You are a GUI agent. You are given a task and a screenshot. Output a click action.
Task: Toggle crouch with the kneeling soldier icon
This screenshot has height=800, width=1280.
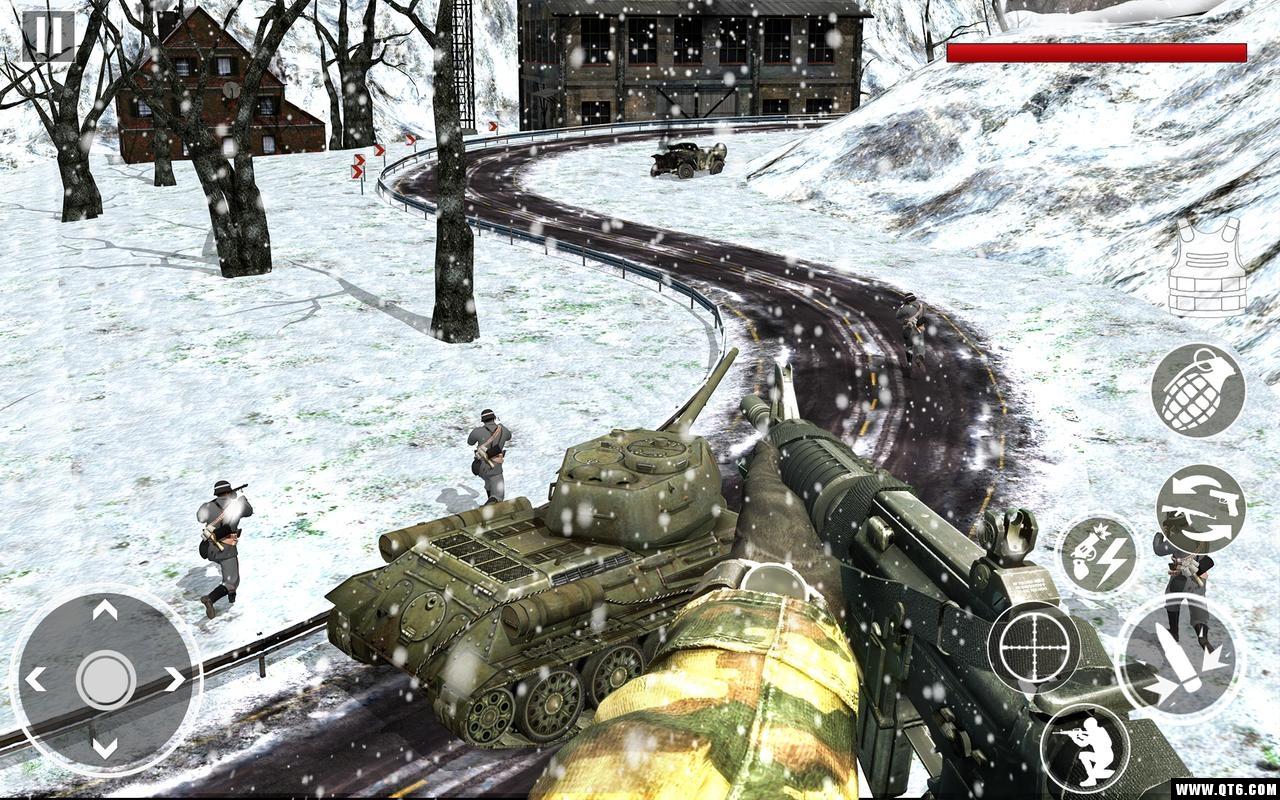pos(1085,747)
